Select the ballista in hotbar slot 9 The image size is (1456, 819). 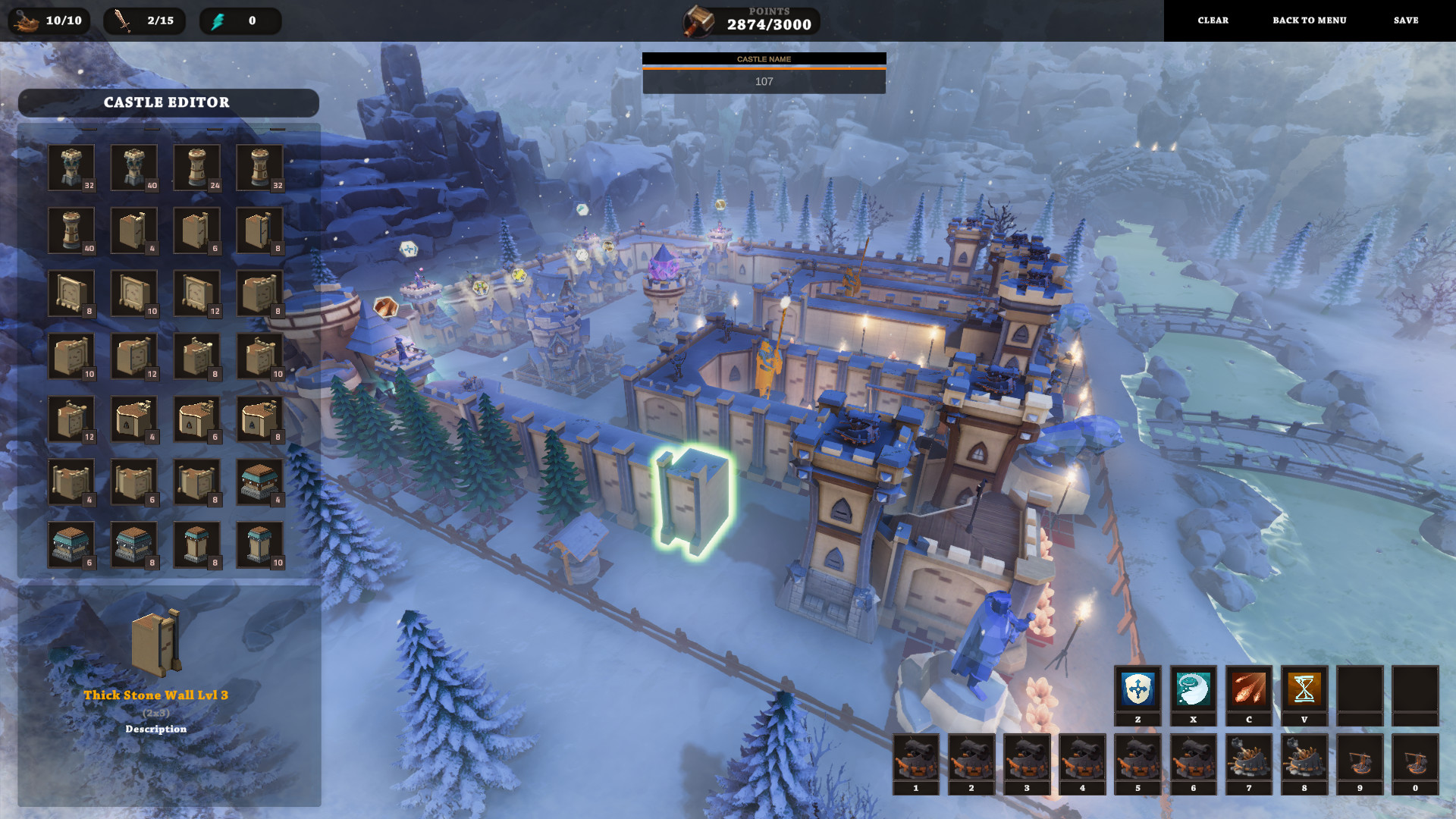coord(1359,758)
